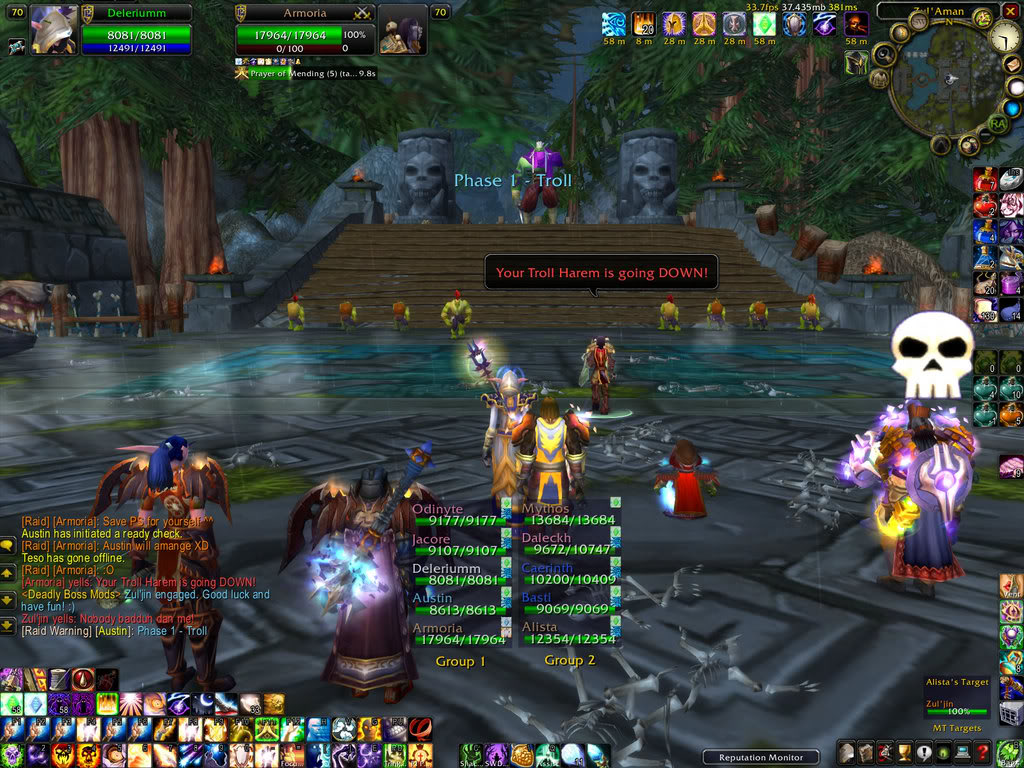Open the green RA minimap button
The image size is (1024, 768).
[x=997, y=123]
